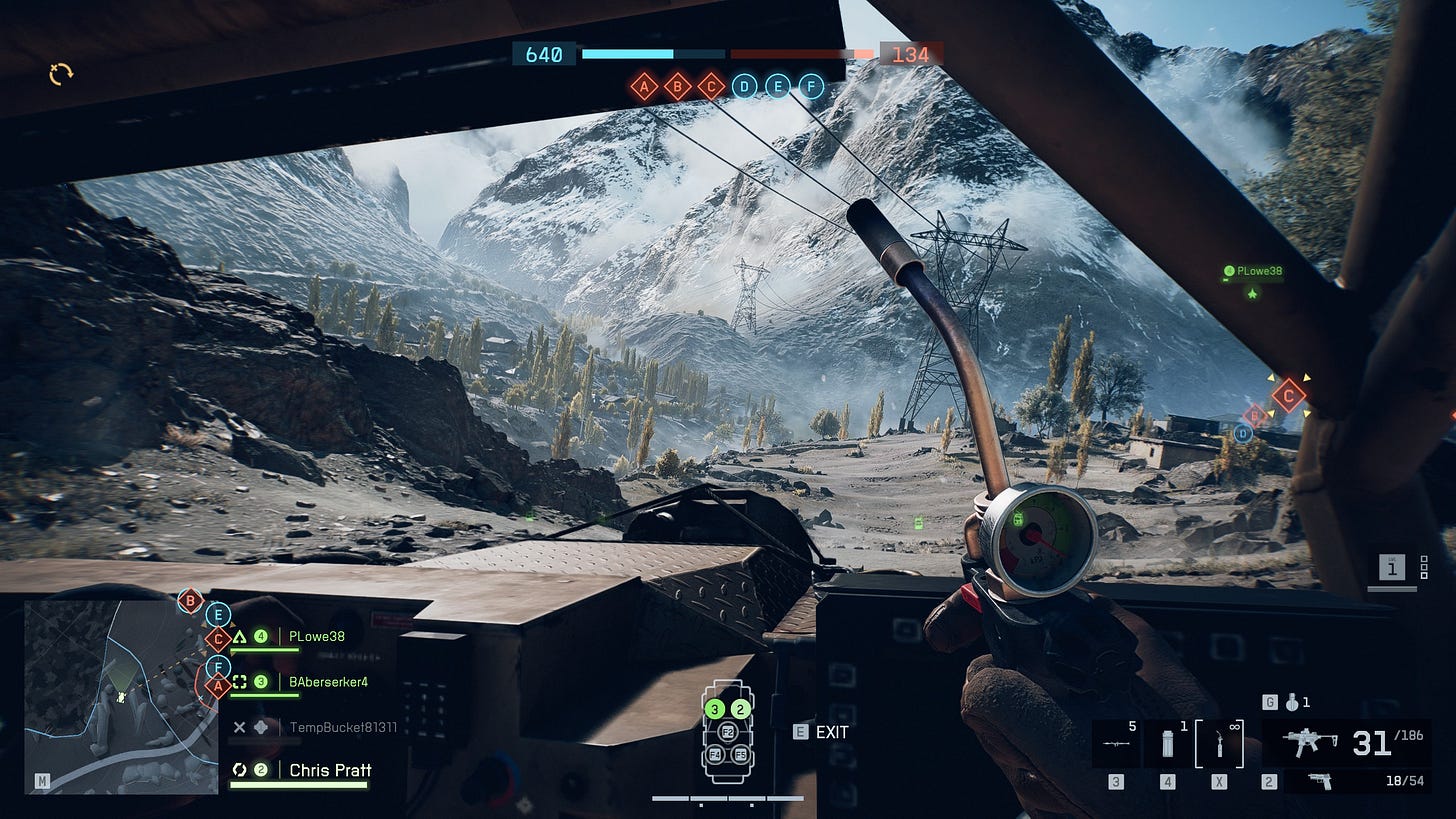Select objective A in the top score bar
1456x819 pixels.
click(645, 87)
